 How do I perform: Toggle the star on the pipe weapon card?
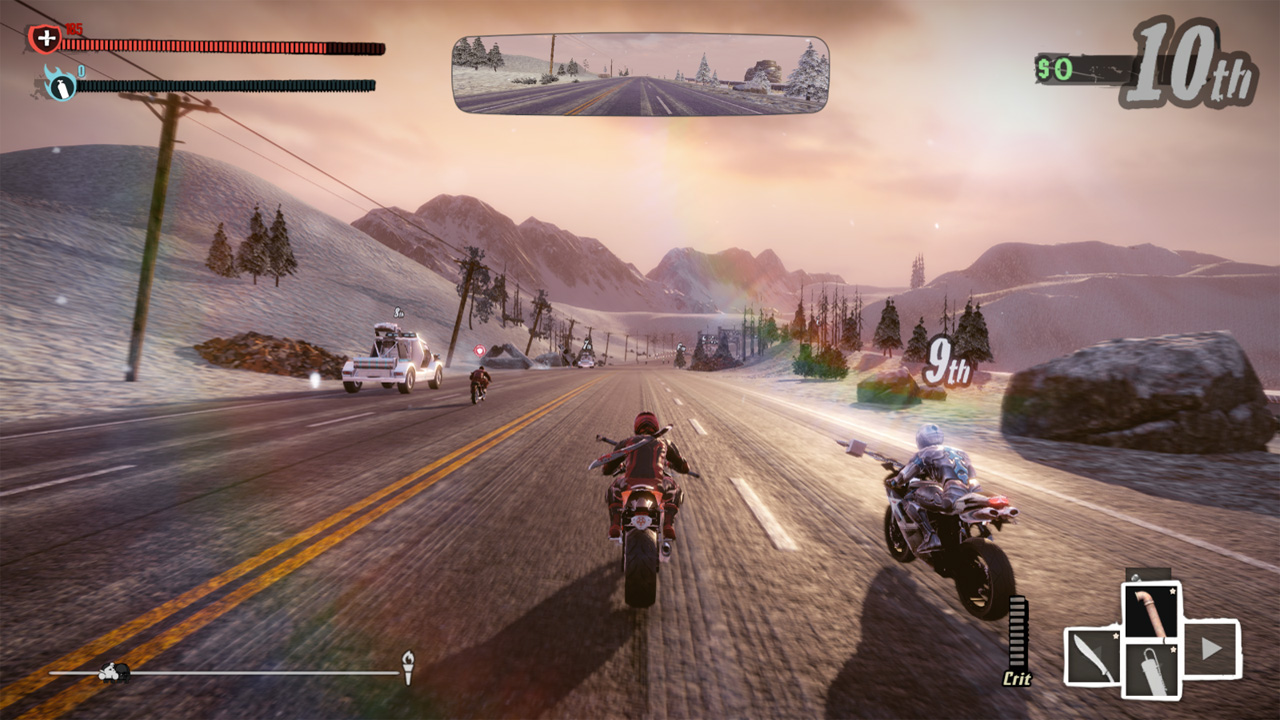point(1172,591)
